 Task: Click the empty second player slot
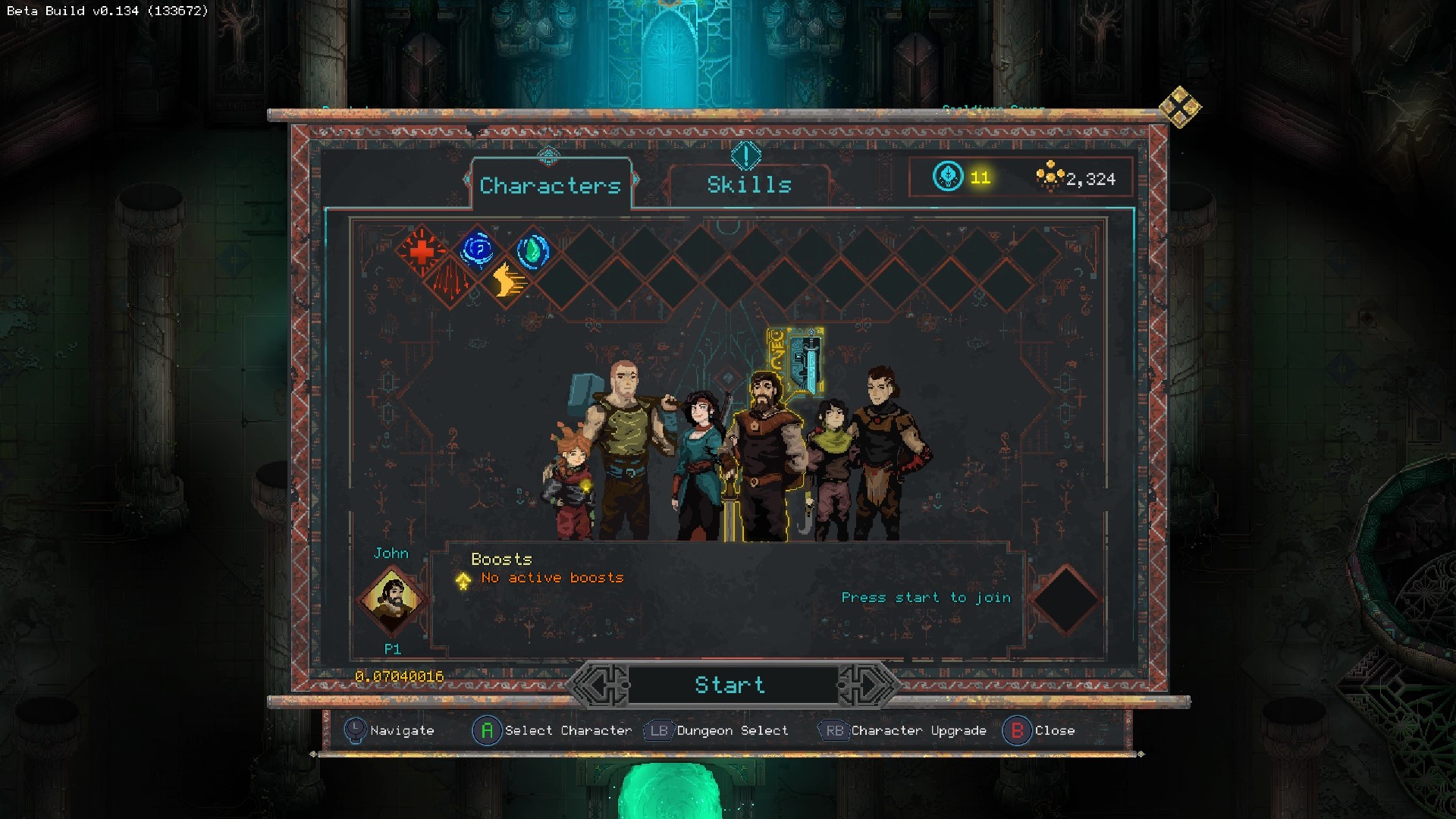click(1065, 601)
